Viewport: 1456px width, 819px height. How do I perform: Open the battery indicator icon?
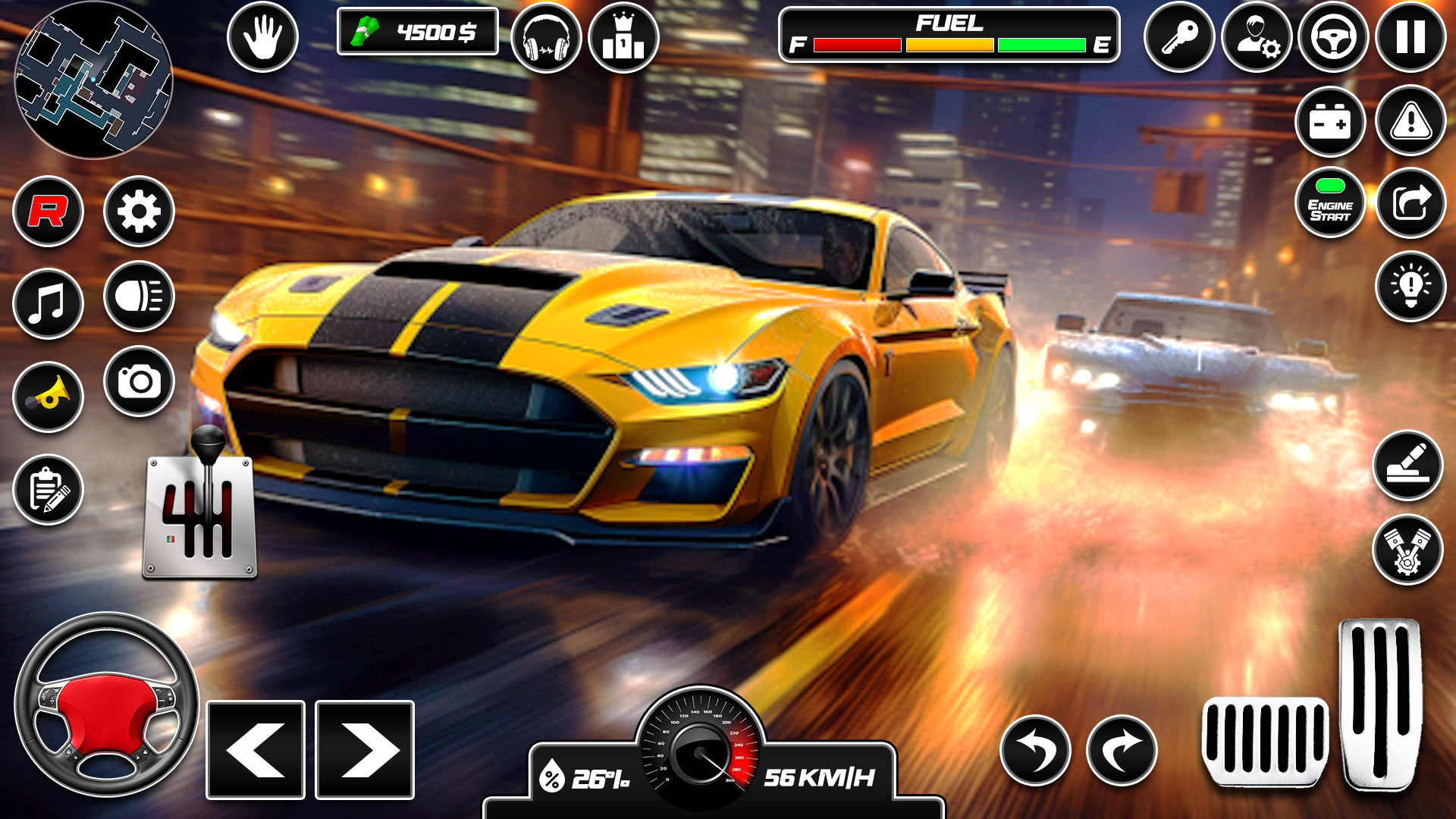1332,121
